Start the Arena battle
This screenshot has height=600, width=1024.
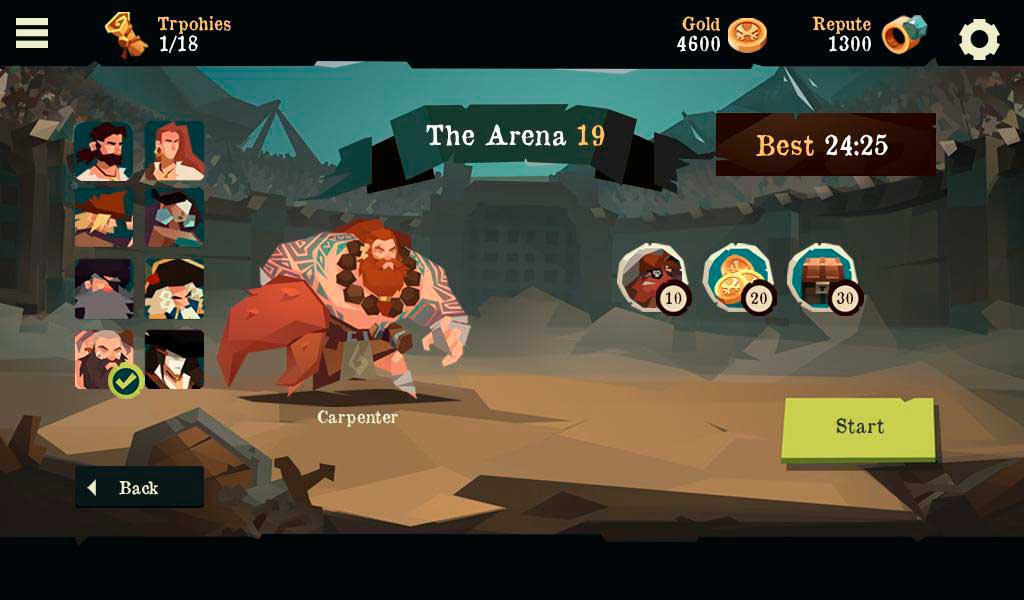(x=859, y=428)
